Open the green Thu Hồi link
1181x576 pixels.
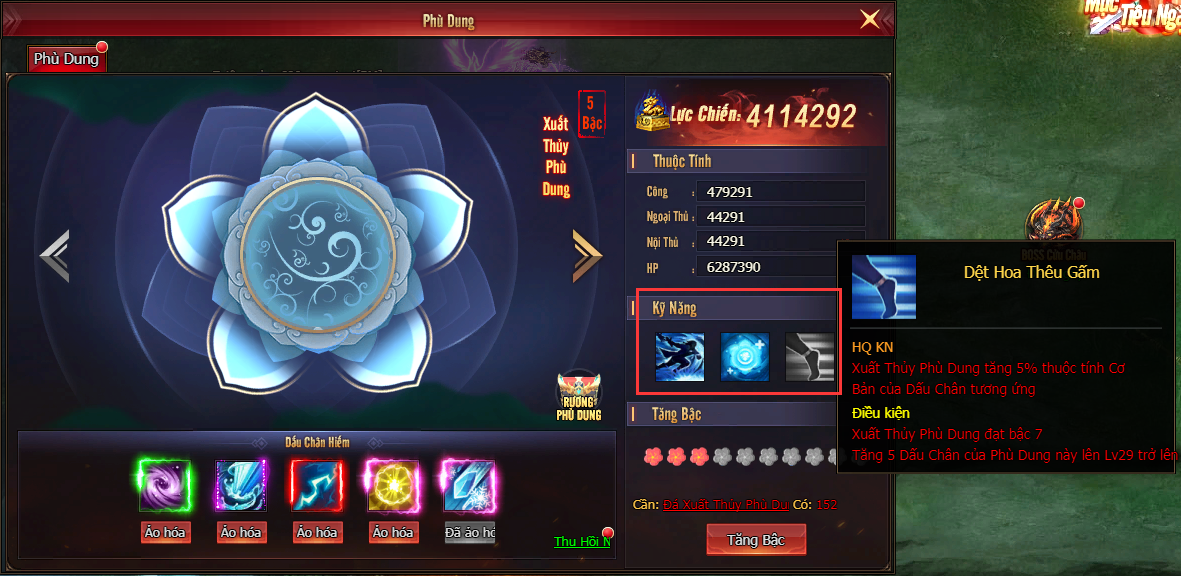click(x=581, y=542)
